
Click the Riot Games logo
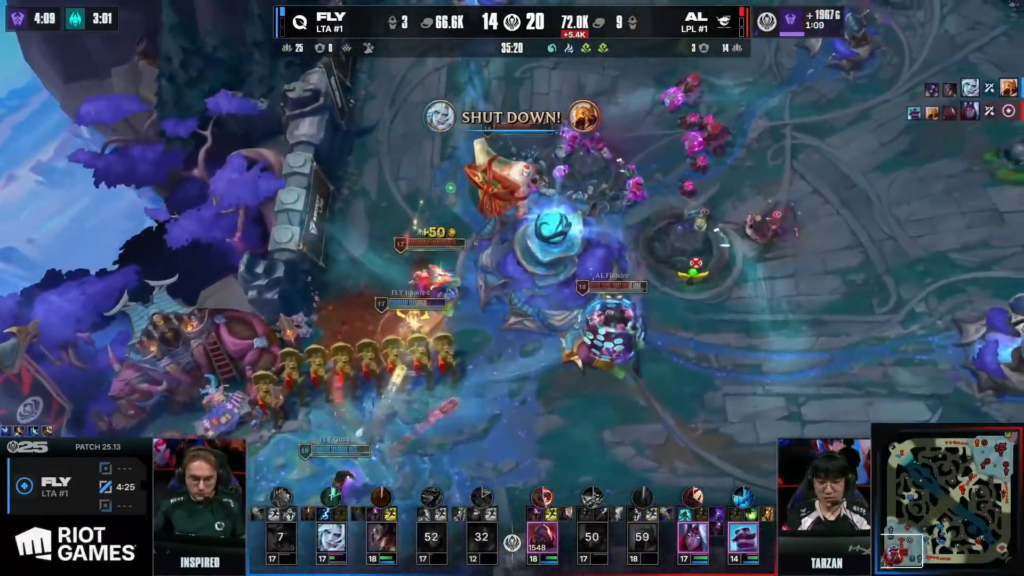[x=75, y=543]
